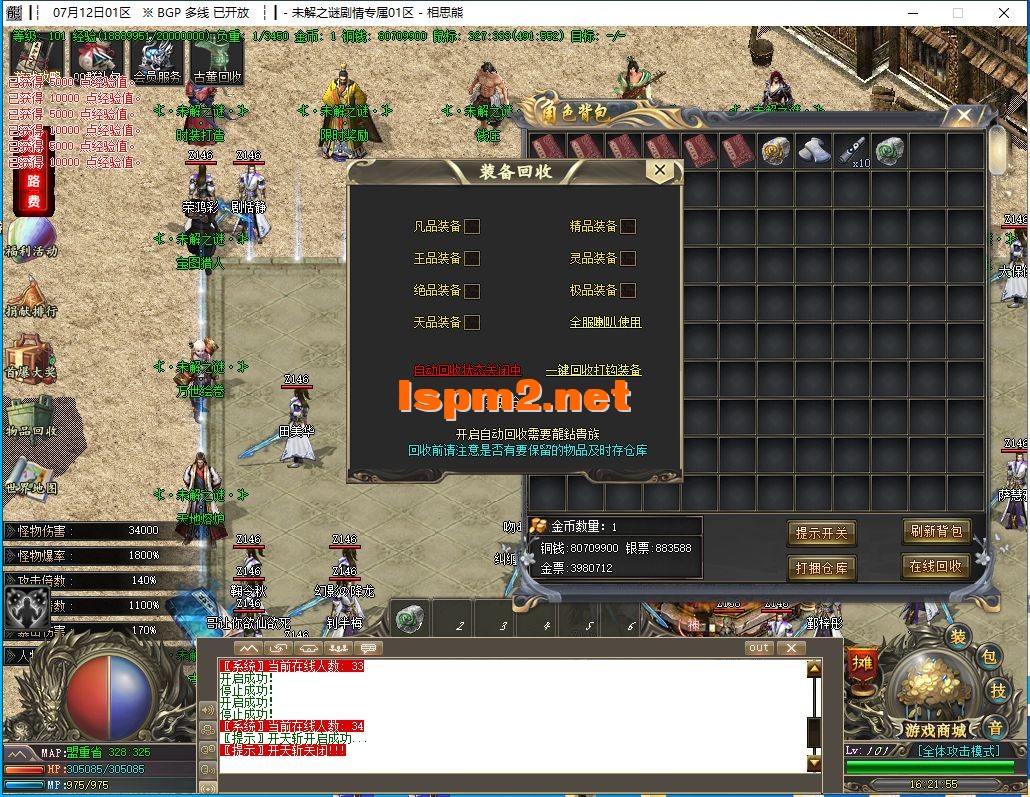This screenshot has height=797, width=1030.
Task: Open 在线回收 online recycling
Action: coord(935,566)
